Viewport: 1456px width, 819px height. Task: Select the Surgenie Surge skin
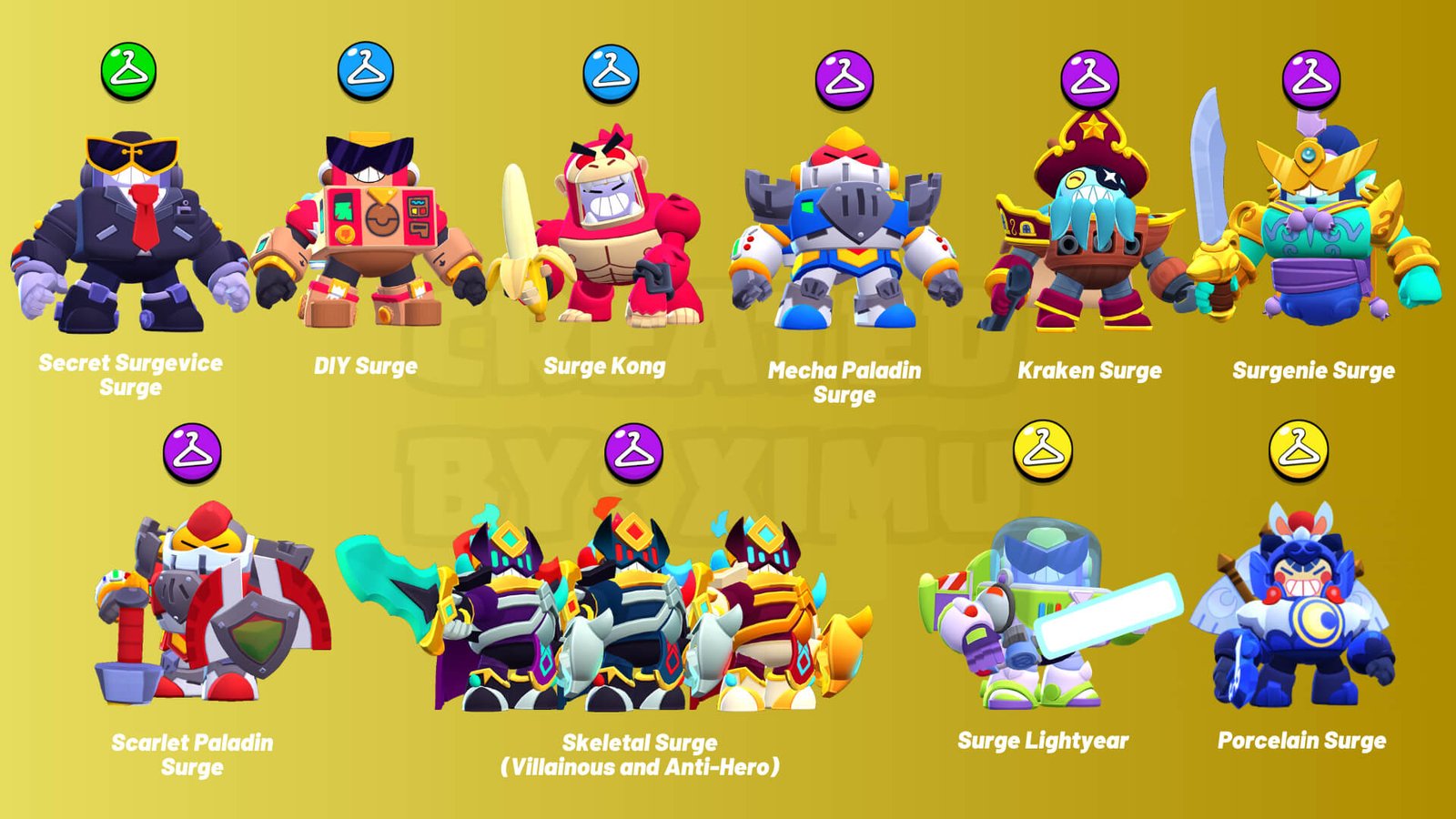point(1315,232)
